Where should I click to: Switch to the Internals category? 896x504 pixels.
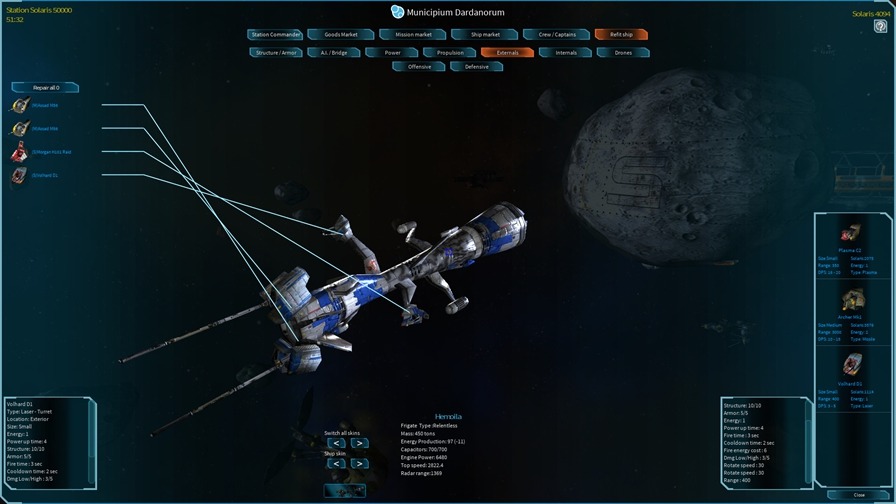[x=566, y=52]
